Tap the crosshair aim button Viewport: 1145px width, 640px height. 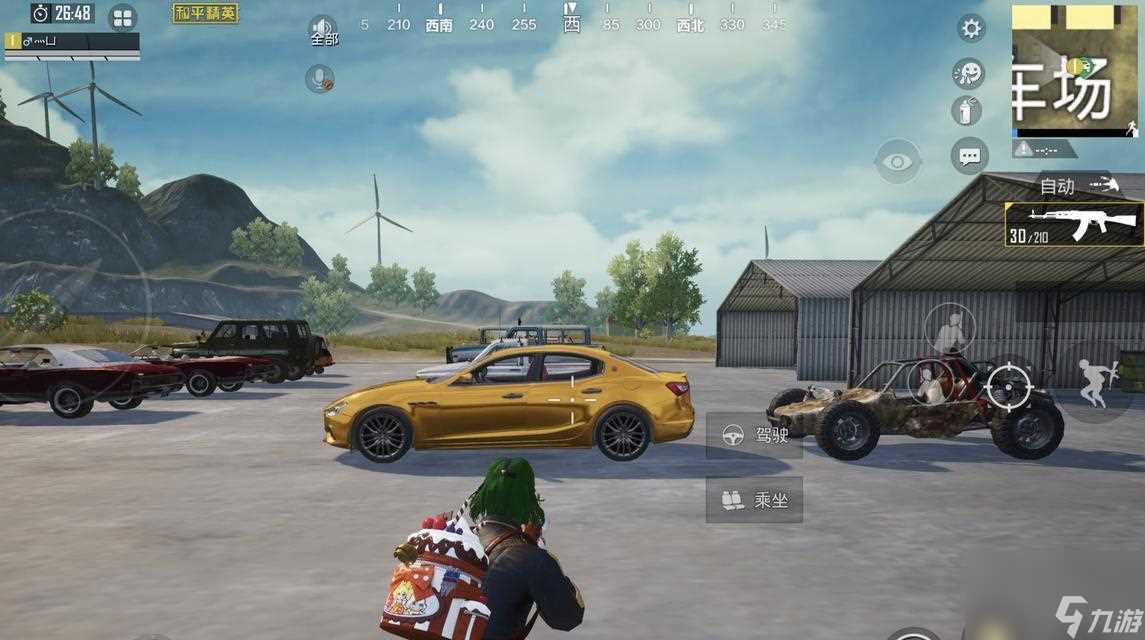(x=1008, y=385)
